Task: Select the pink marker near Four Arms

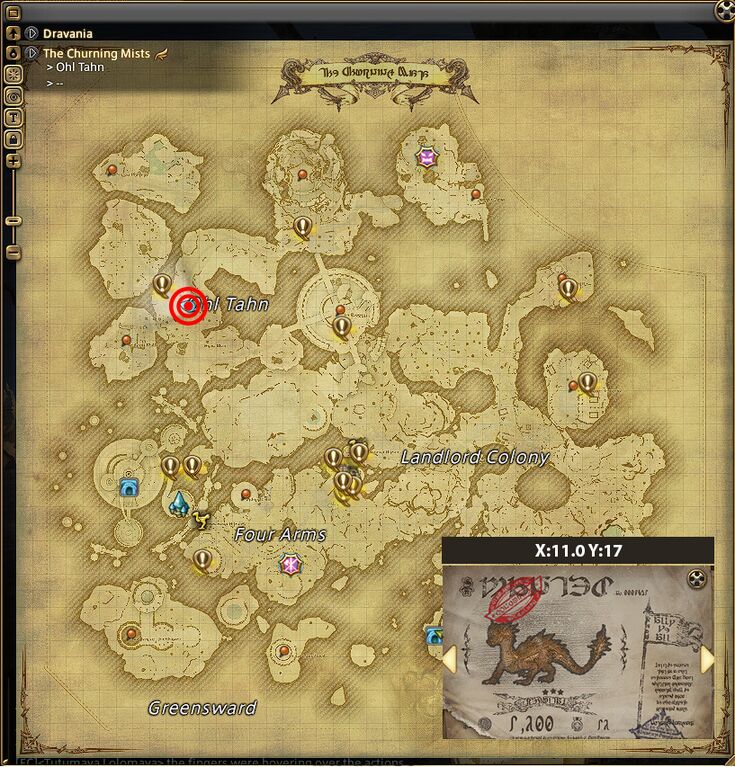Action: [x=291, y=565]
